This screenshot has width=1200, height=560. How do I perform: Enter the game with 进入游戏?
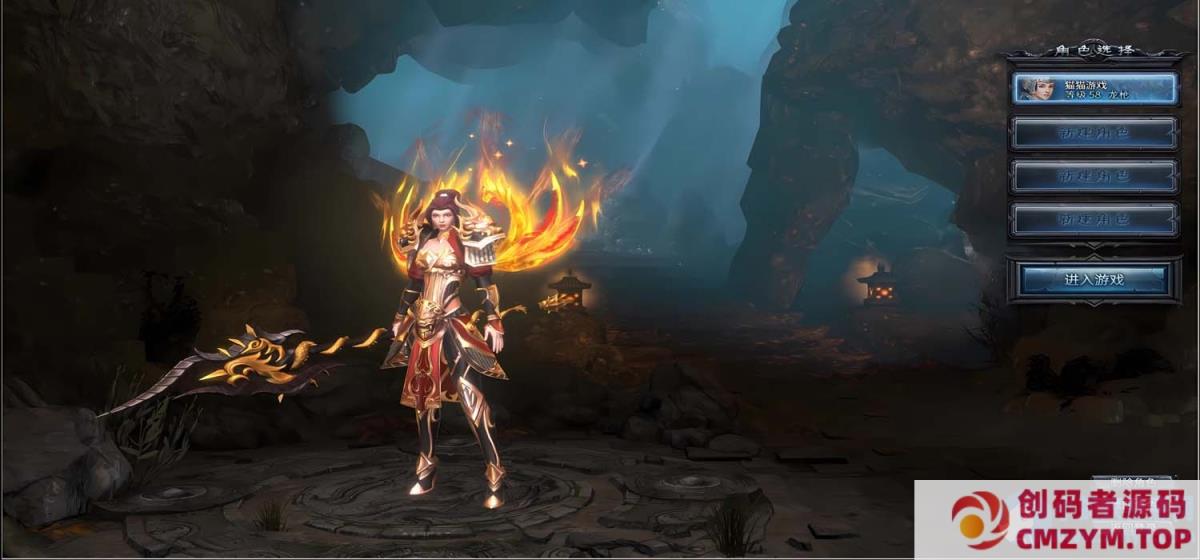pyautogui.click(x=1094, y=279)
